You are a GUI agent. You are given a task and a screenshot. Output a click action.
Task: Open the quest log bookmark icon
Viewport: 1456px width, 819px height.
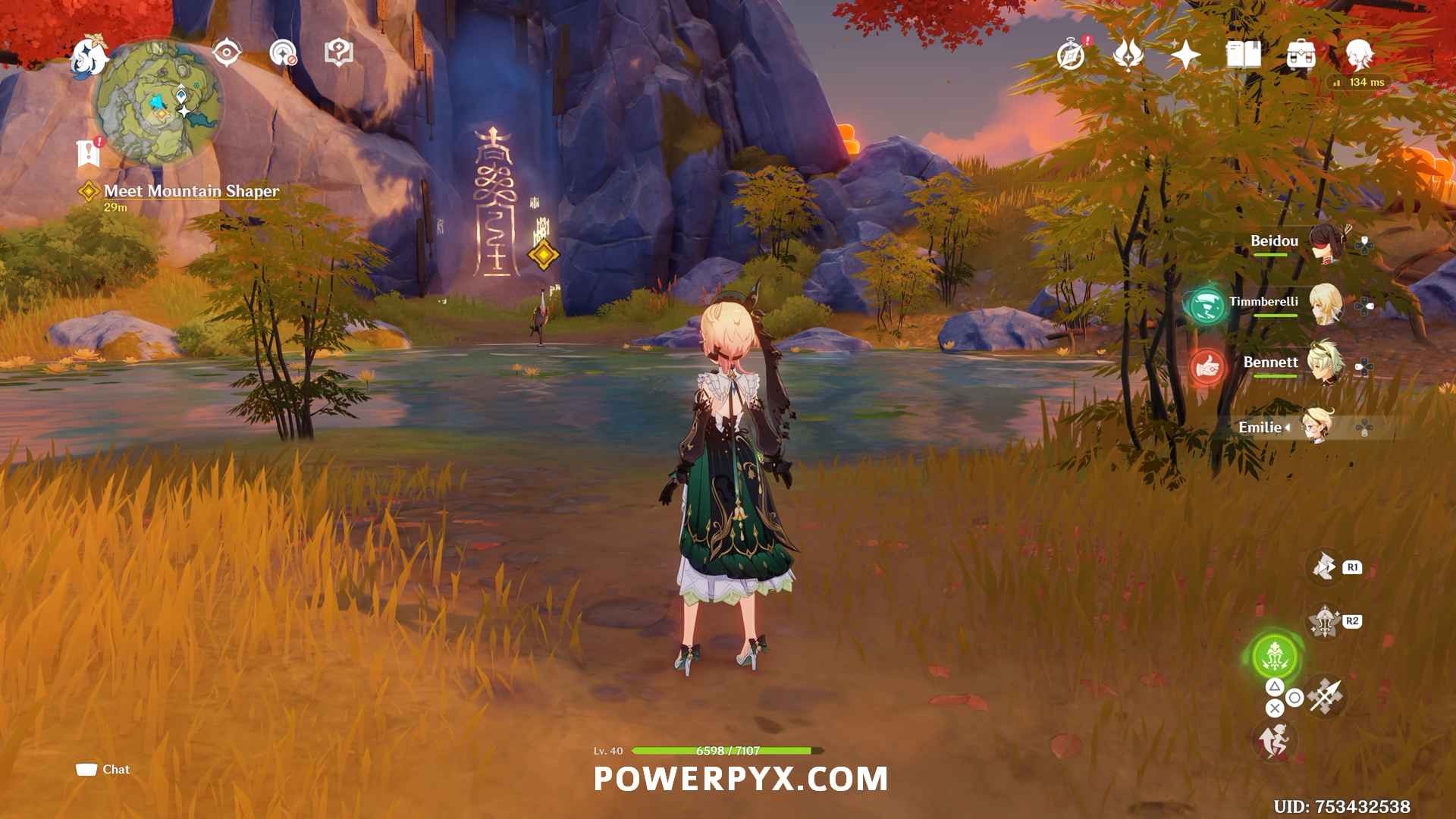tap(89, 152)
